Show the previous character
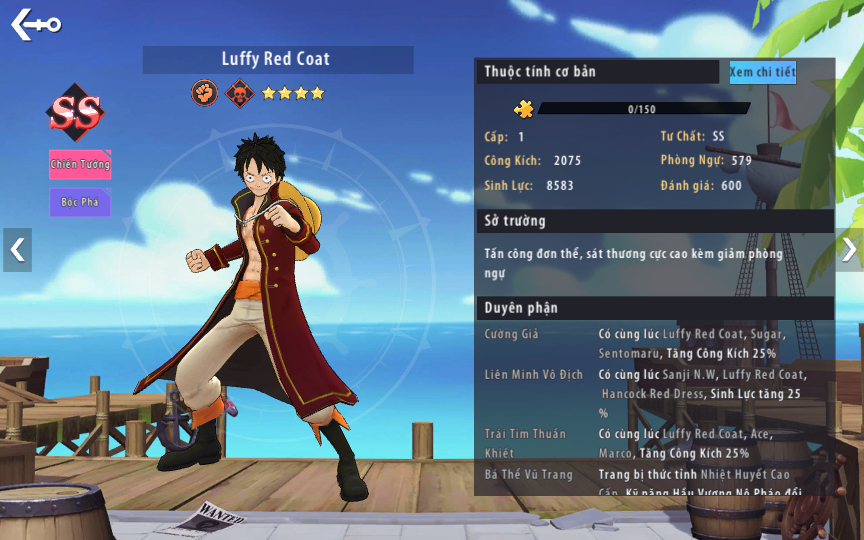The height and width of the screenshot is (540, 864). 17,250
